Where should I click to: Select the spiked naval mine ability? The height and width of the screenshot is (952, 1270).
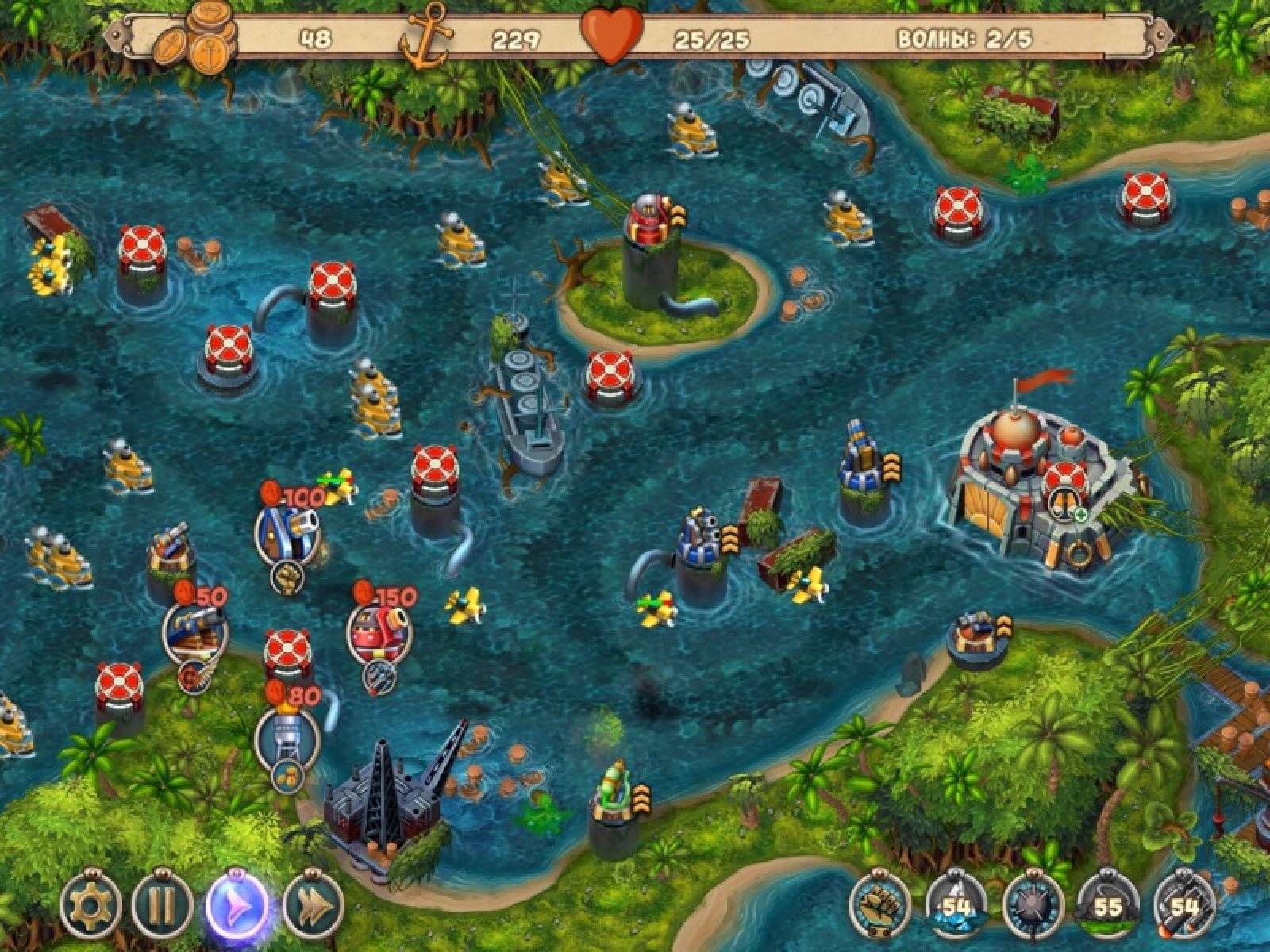click(1032, 904)
